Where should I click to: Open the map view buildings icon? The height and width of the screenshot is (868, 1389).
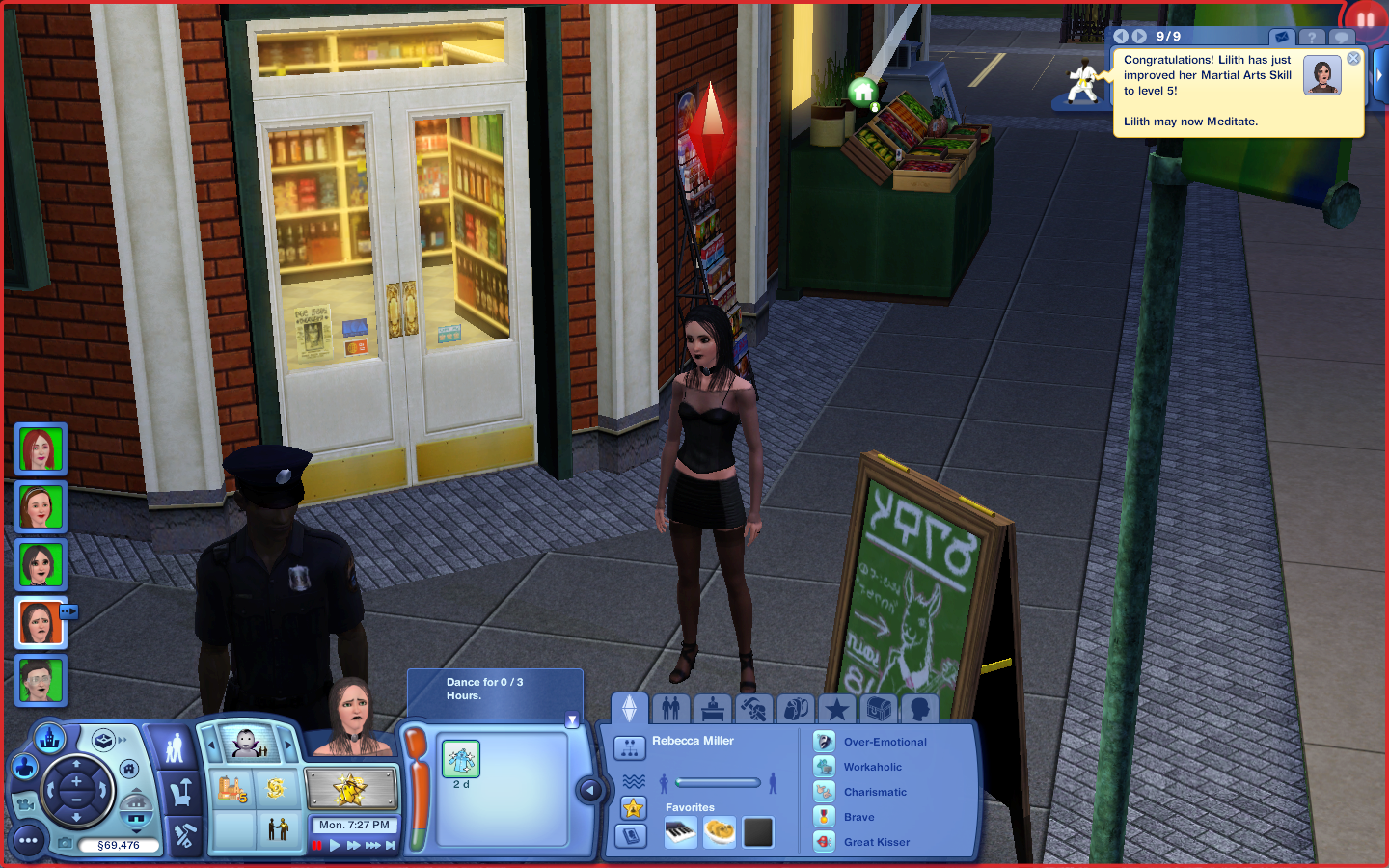[x=50, y=739]
